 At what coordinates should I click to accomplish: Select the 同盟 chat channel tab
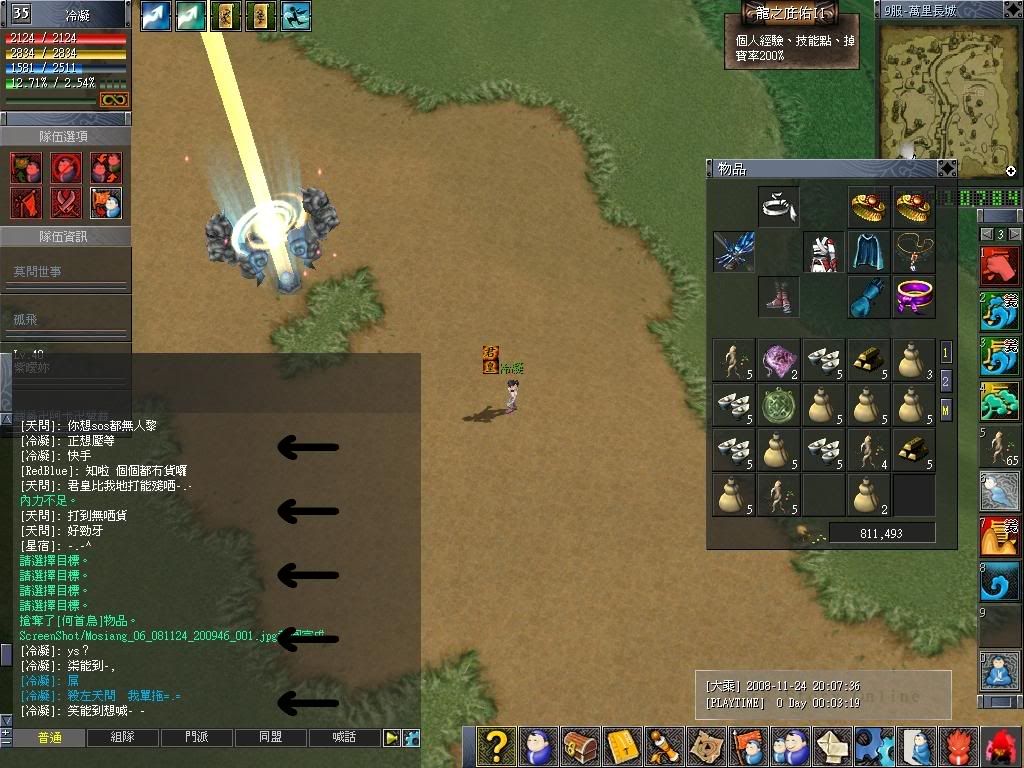pos(270,738)
